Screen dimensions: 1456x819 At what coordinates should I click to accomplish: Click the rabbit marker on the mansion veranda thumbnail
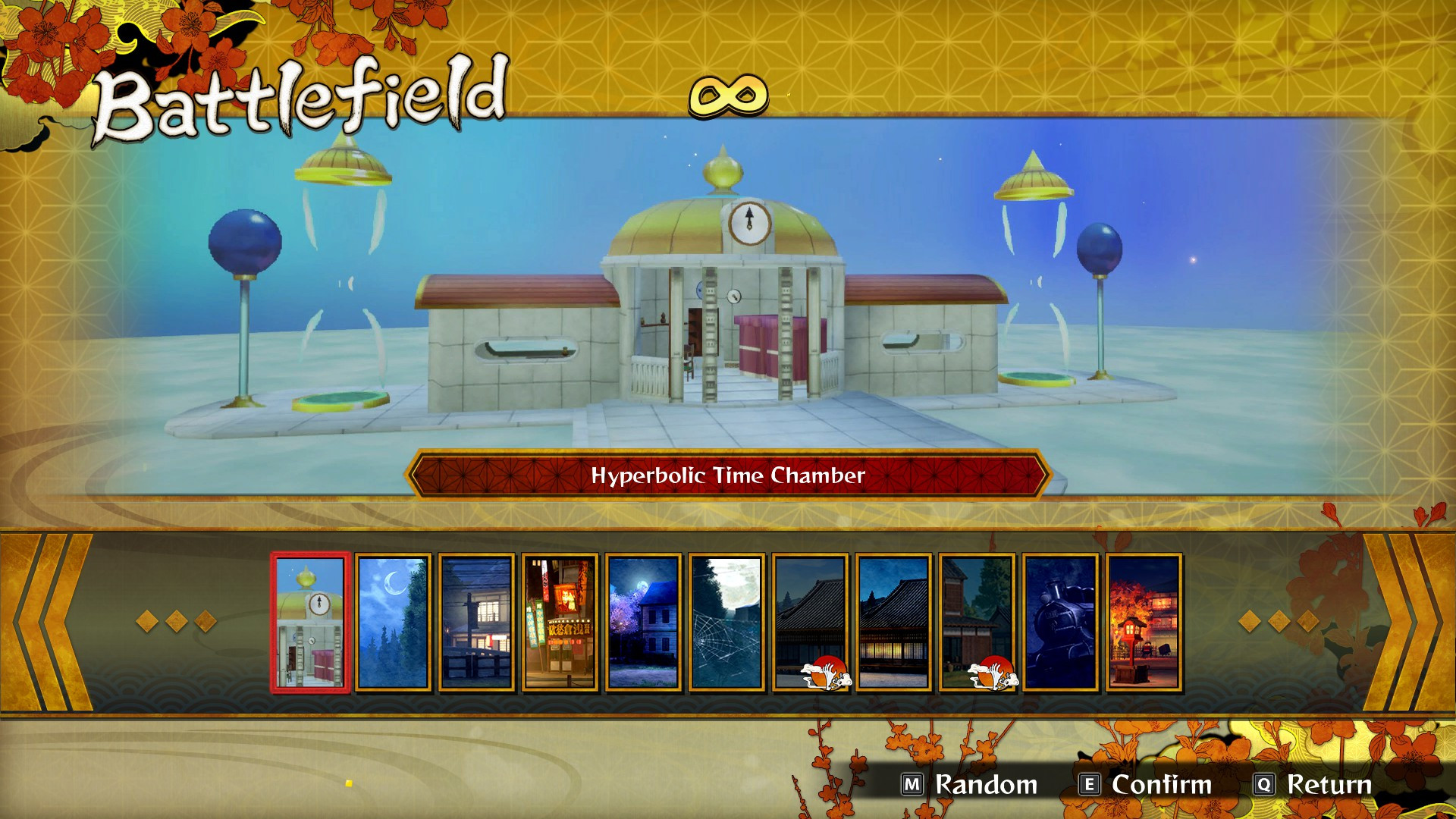pos(993,671)
